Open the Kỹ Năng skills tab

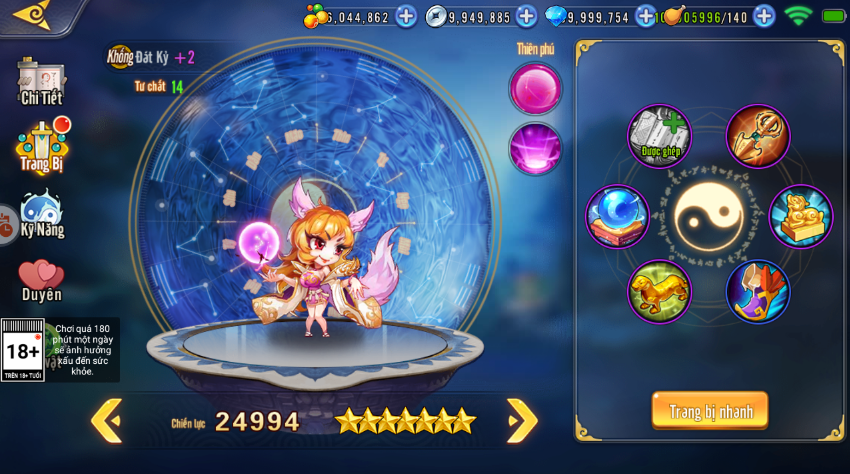coord(42,214)
